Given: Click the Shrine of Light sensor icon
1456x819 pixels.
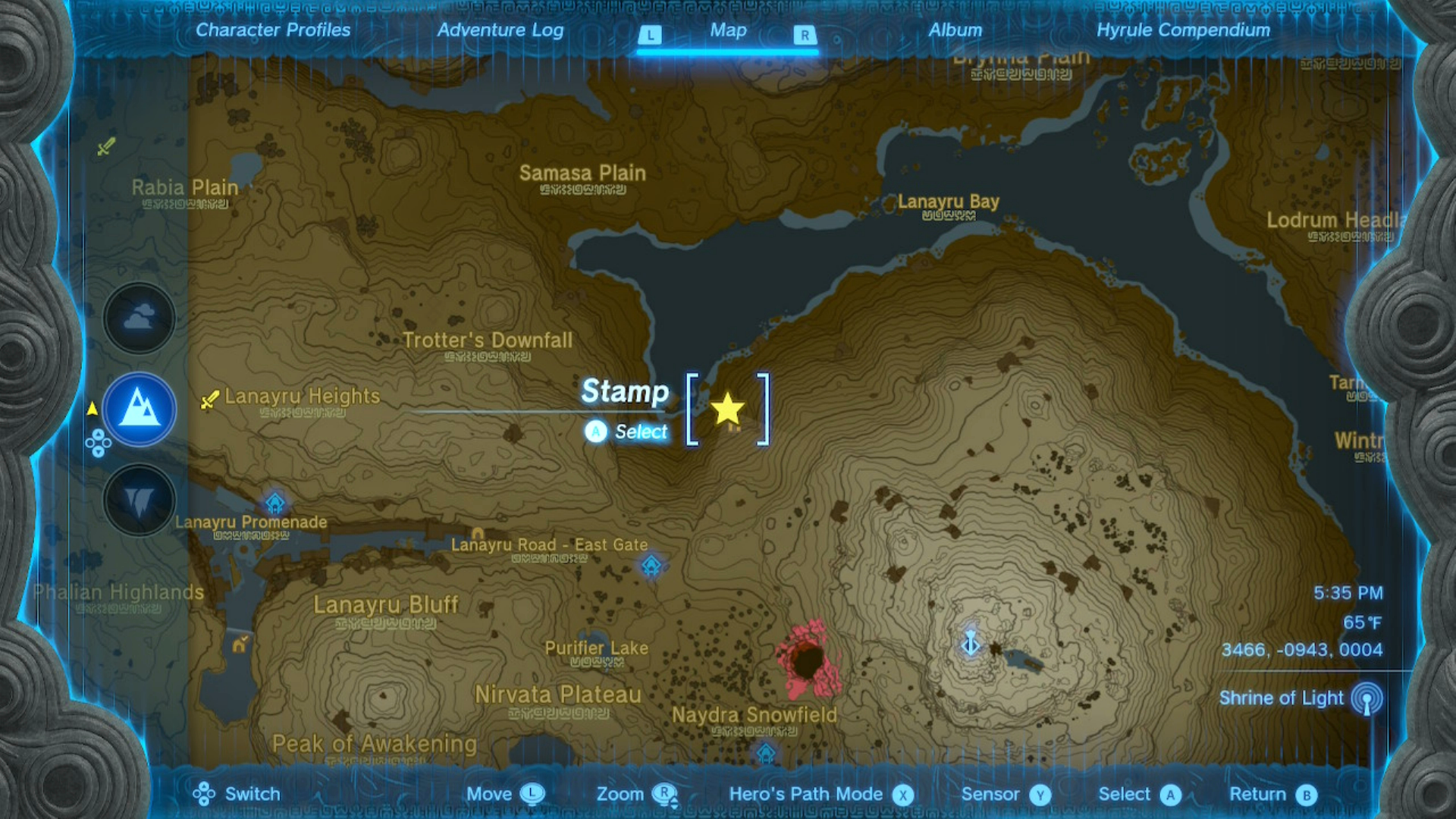Looking at the screenshot, I should (x=1367, y=698).
